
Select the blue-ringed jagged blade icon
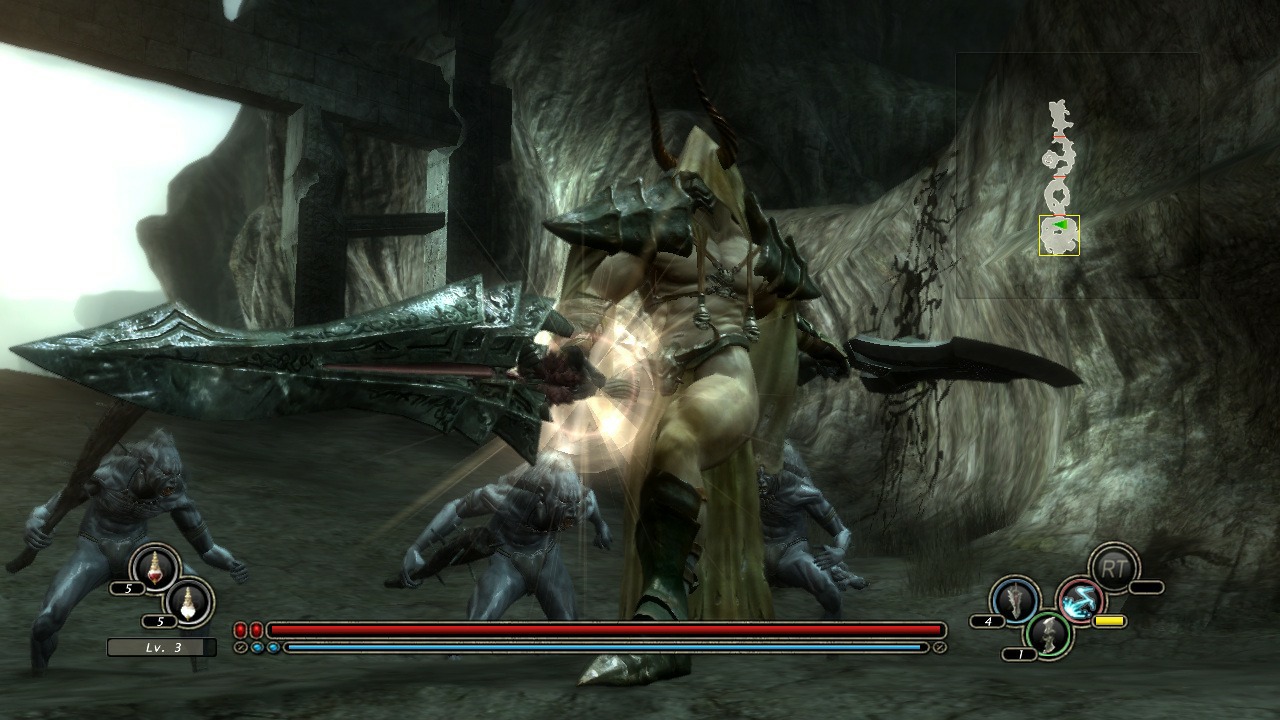(x=1013, y=600)
